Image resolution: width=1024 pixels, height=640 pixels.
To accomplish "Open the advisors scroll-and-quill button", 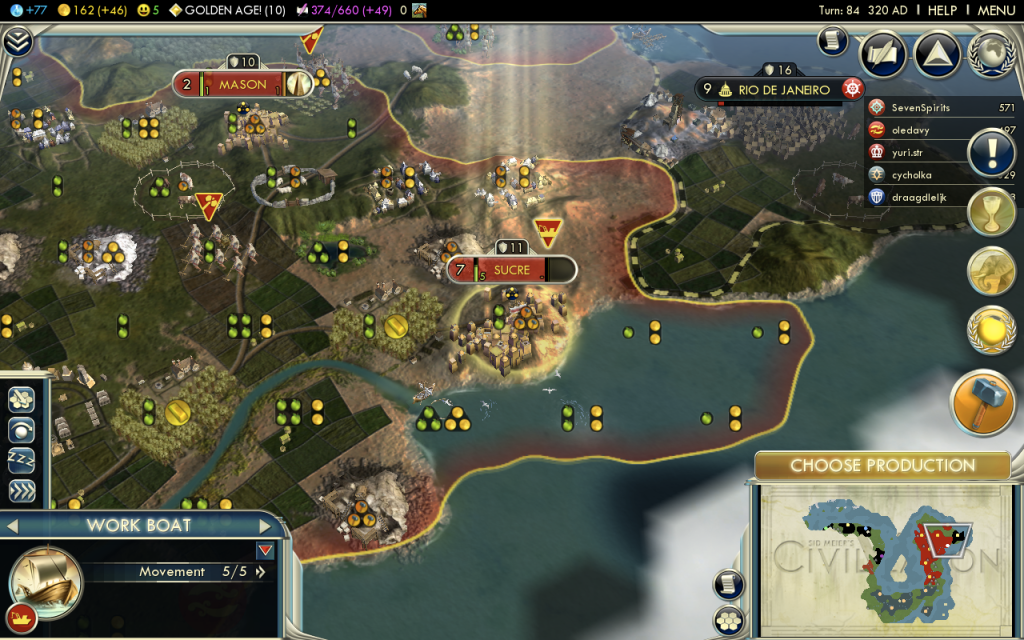I will pyautogui.click(x=883, y=55).
